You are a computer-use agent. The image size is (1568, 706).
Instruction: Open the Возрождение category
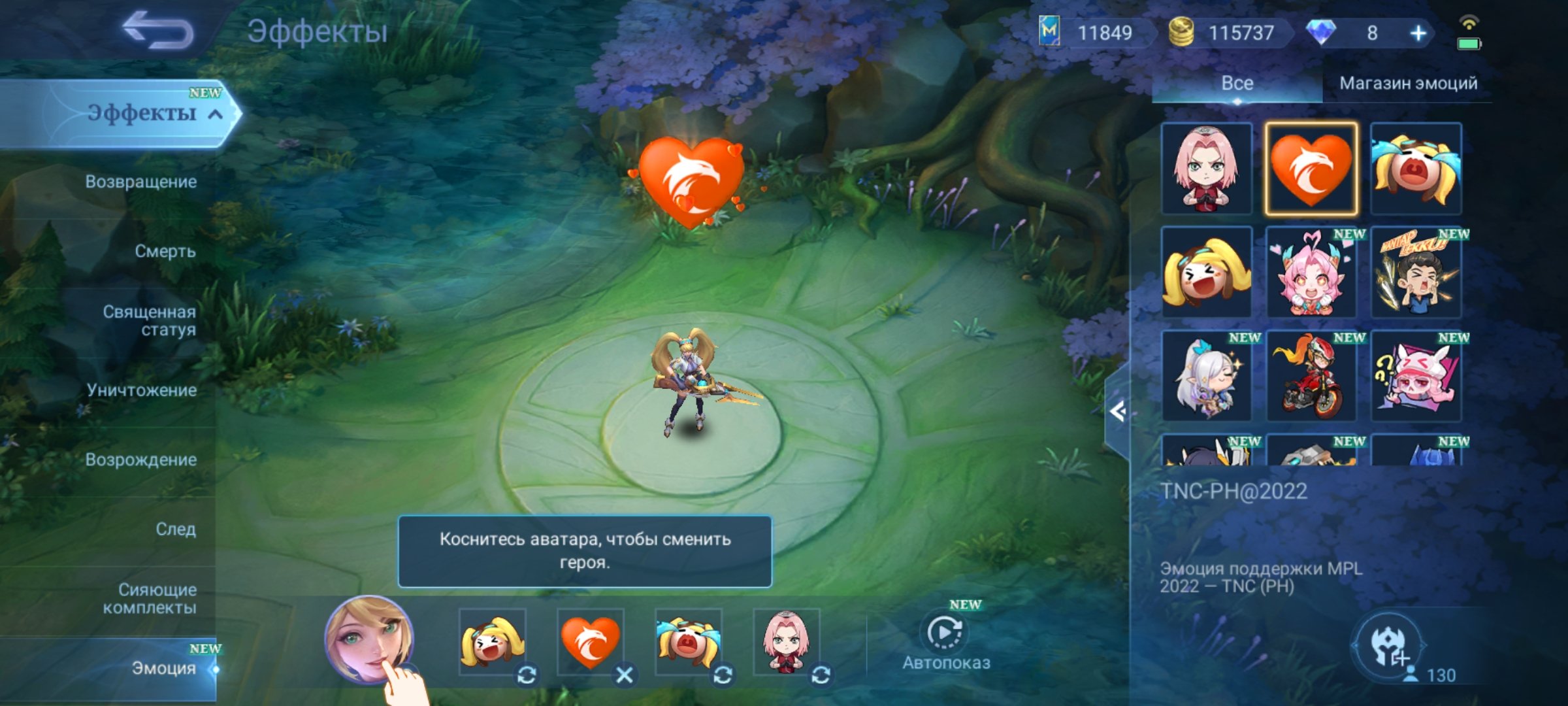[x=139, y=460]
